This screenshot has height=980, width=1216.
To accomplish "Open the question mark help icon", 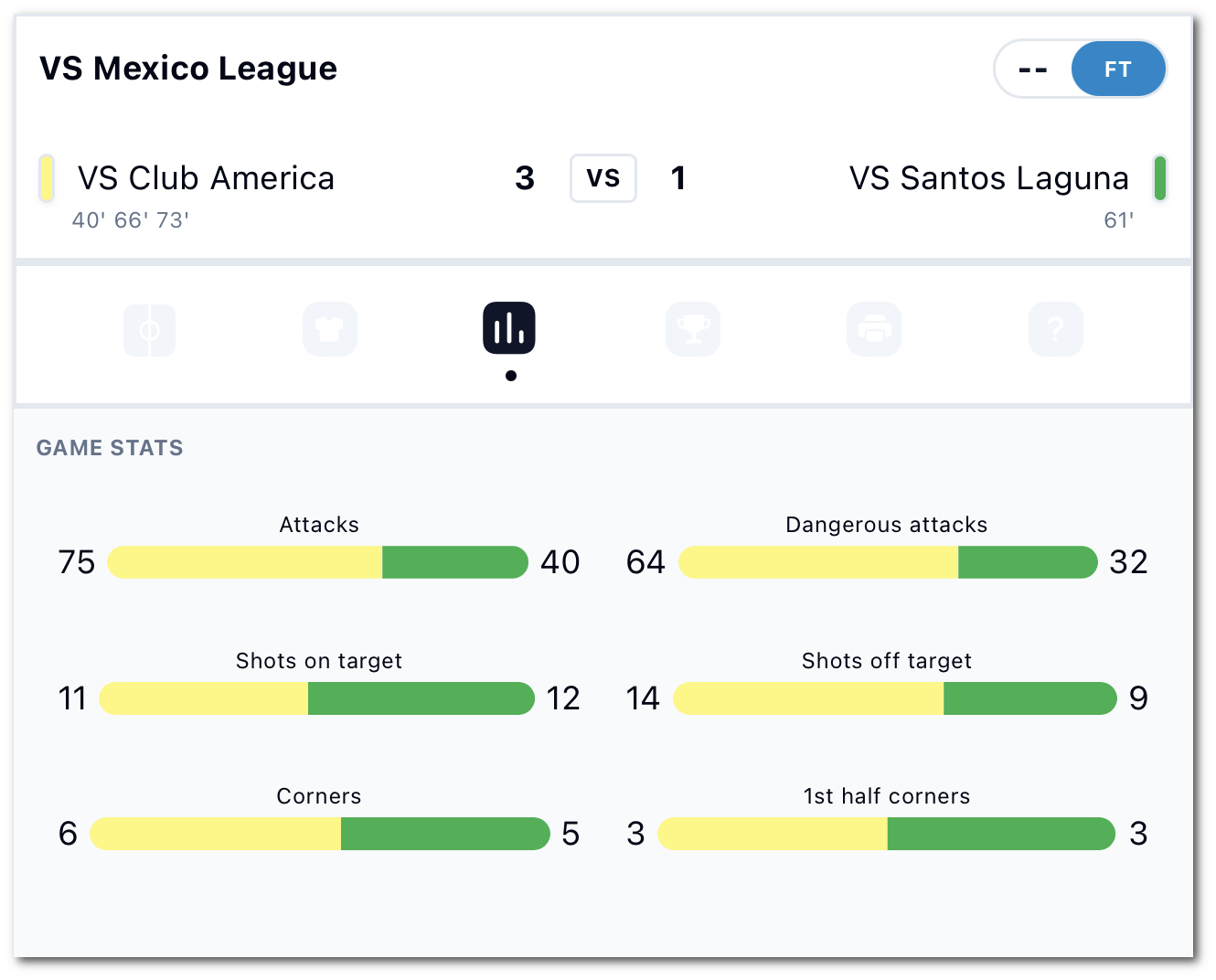I will (1056, 330).
